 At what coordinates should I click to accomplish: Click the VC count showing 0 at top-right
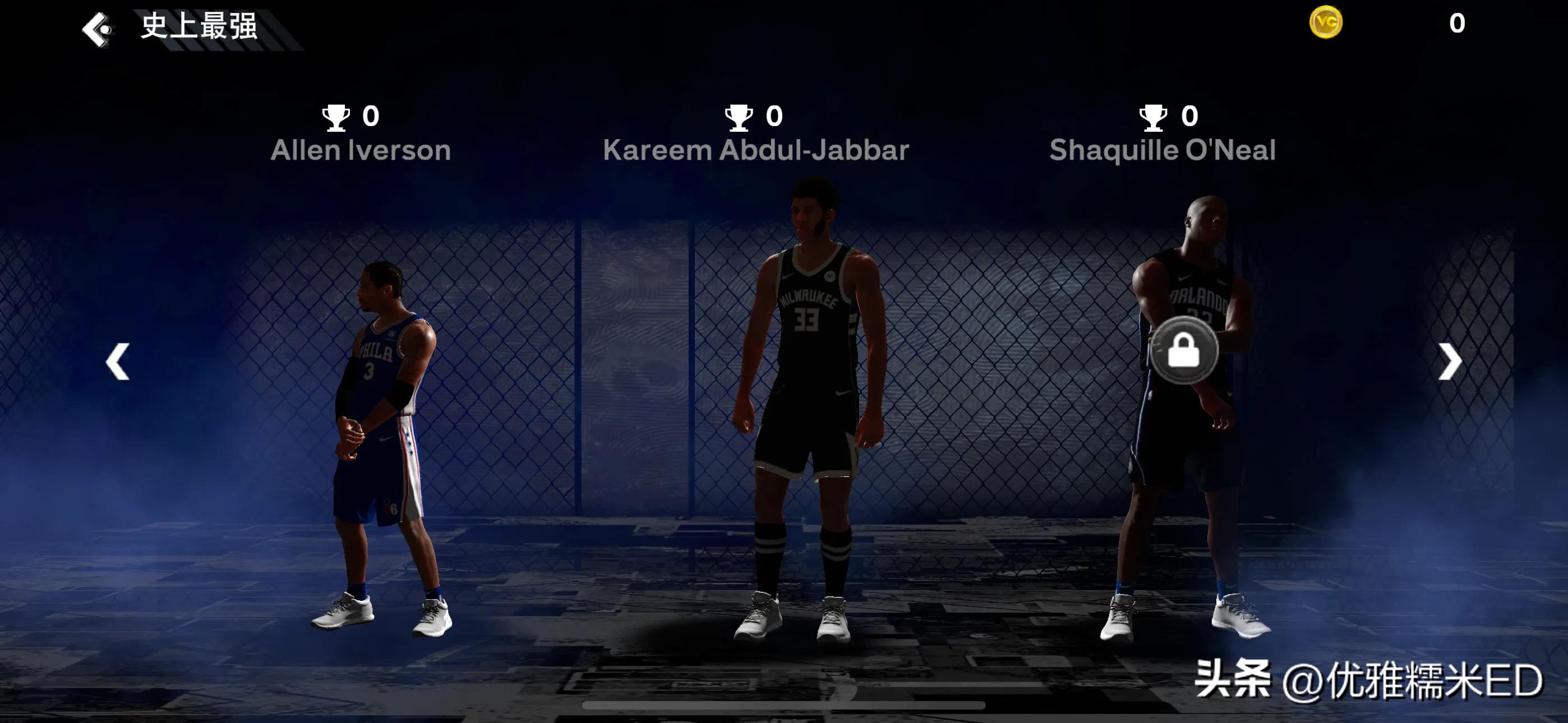tap(1456, 23)
